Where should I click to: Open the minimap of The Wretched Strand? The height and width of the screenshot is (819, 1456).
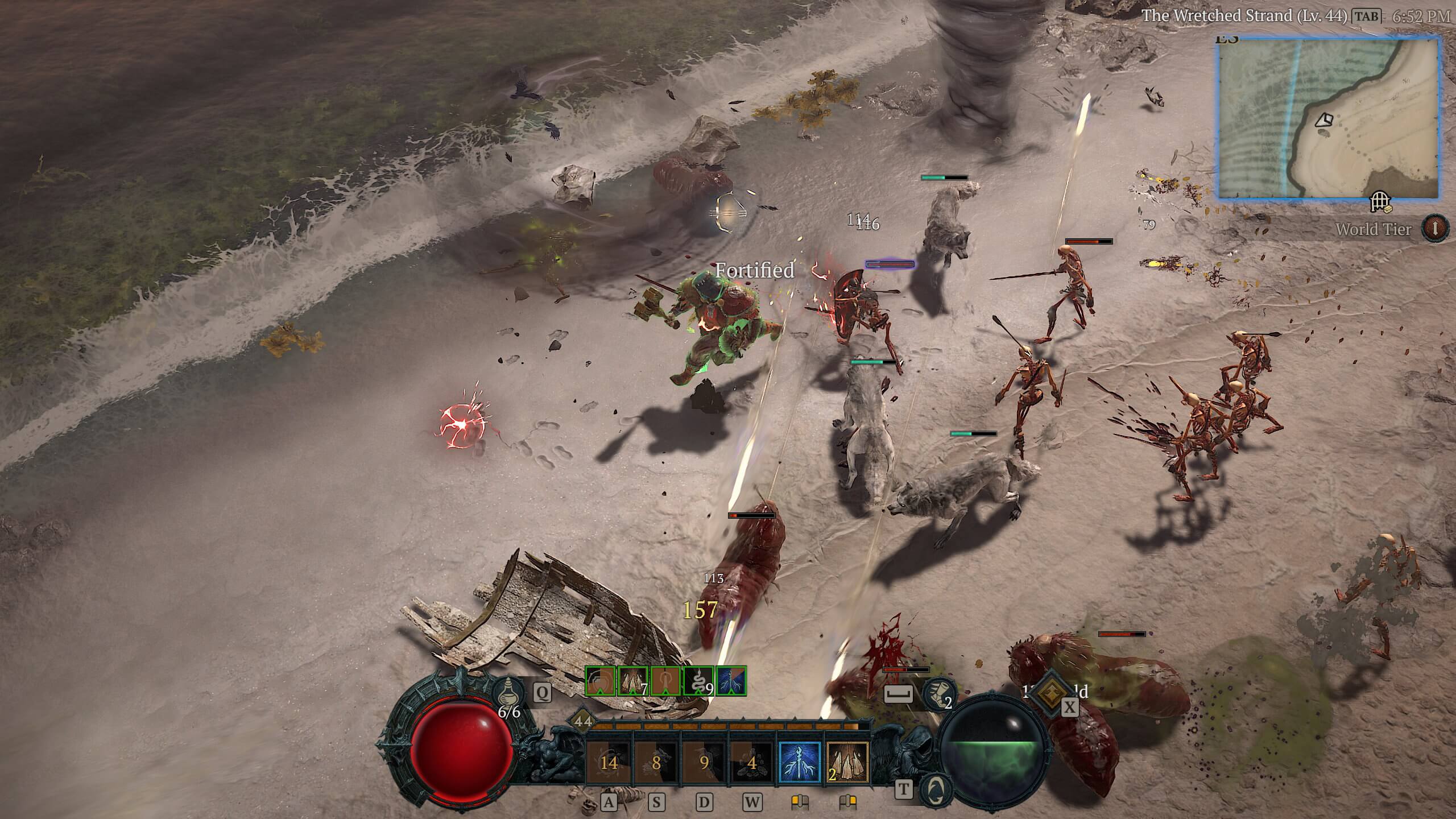pyautogui.click(x=1329, y=118)
